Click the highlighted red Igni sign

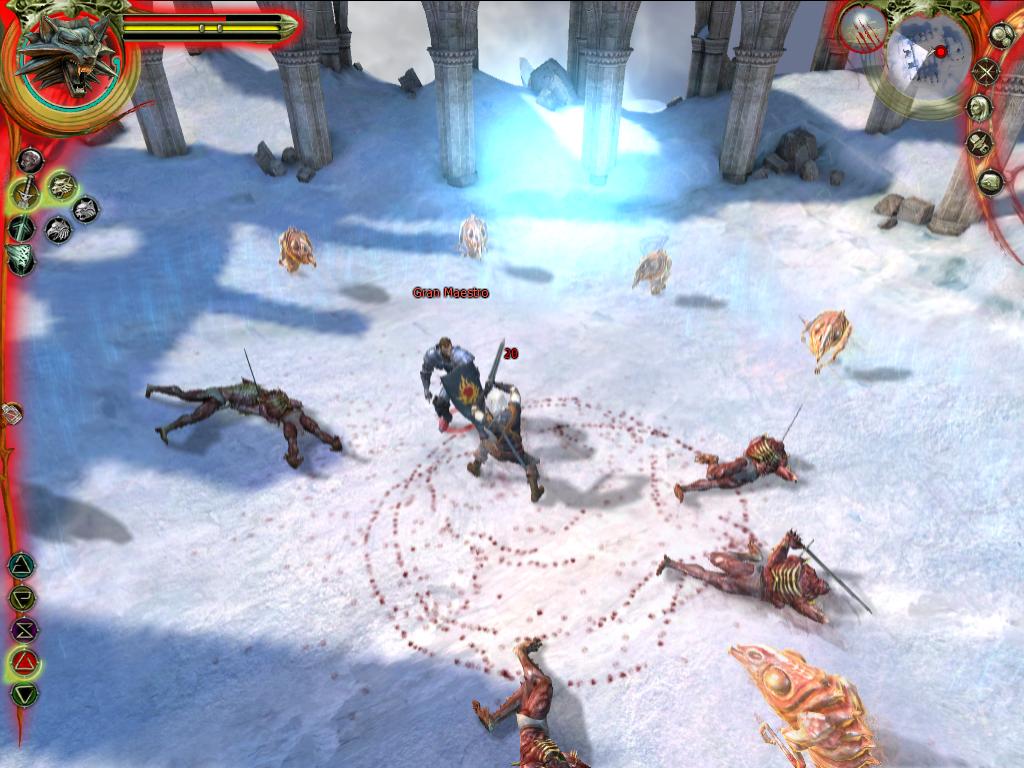pos(24,662)
